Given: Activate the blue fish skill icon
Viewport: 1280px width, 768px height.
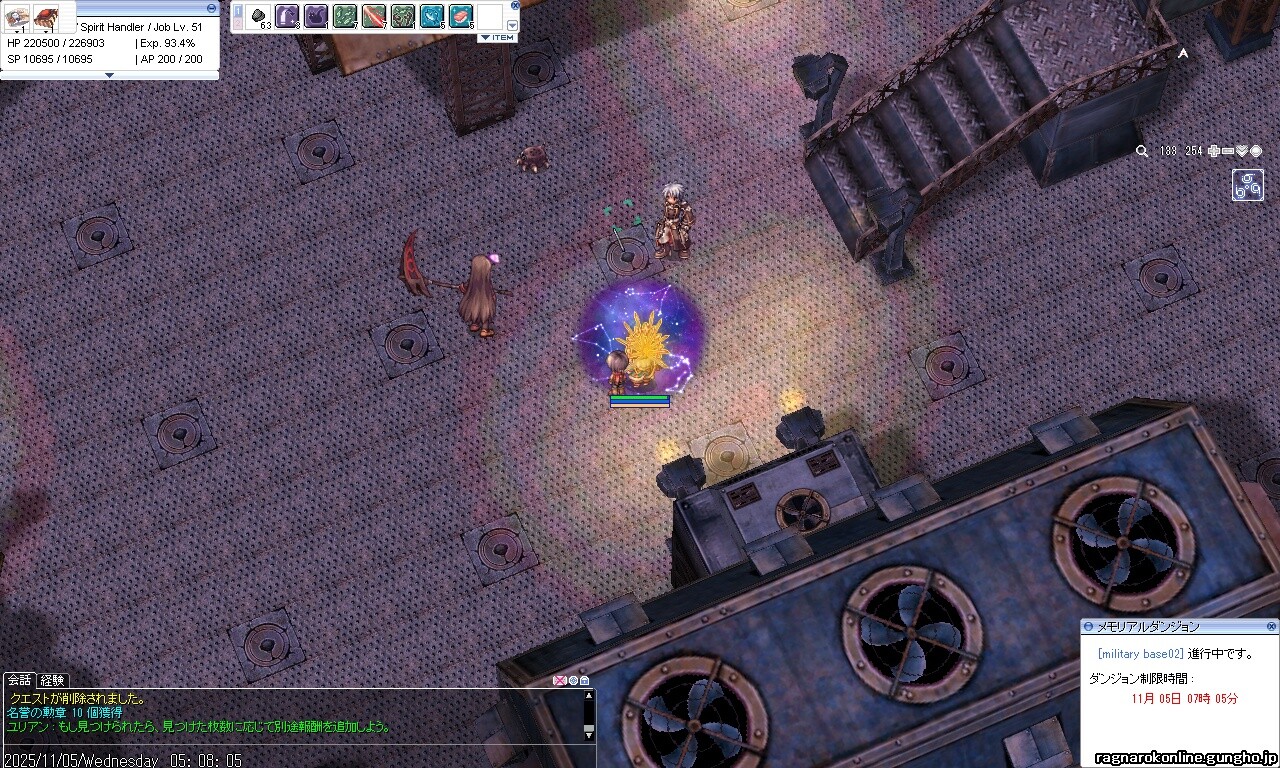Looking at the screenshot, I should coord(432,16).
